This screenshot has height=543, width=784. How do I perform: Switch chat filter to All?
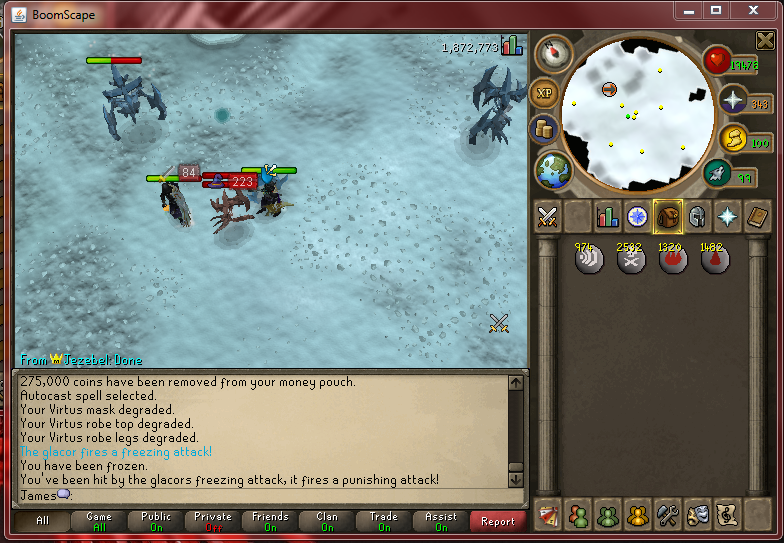tap(42, 521)
